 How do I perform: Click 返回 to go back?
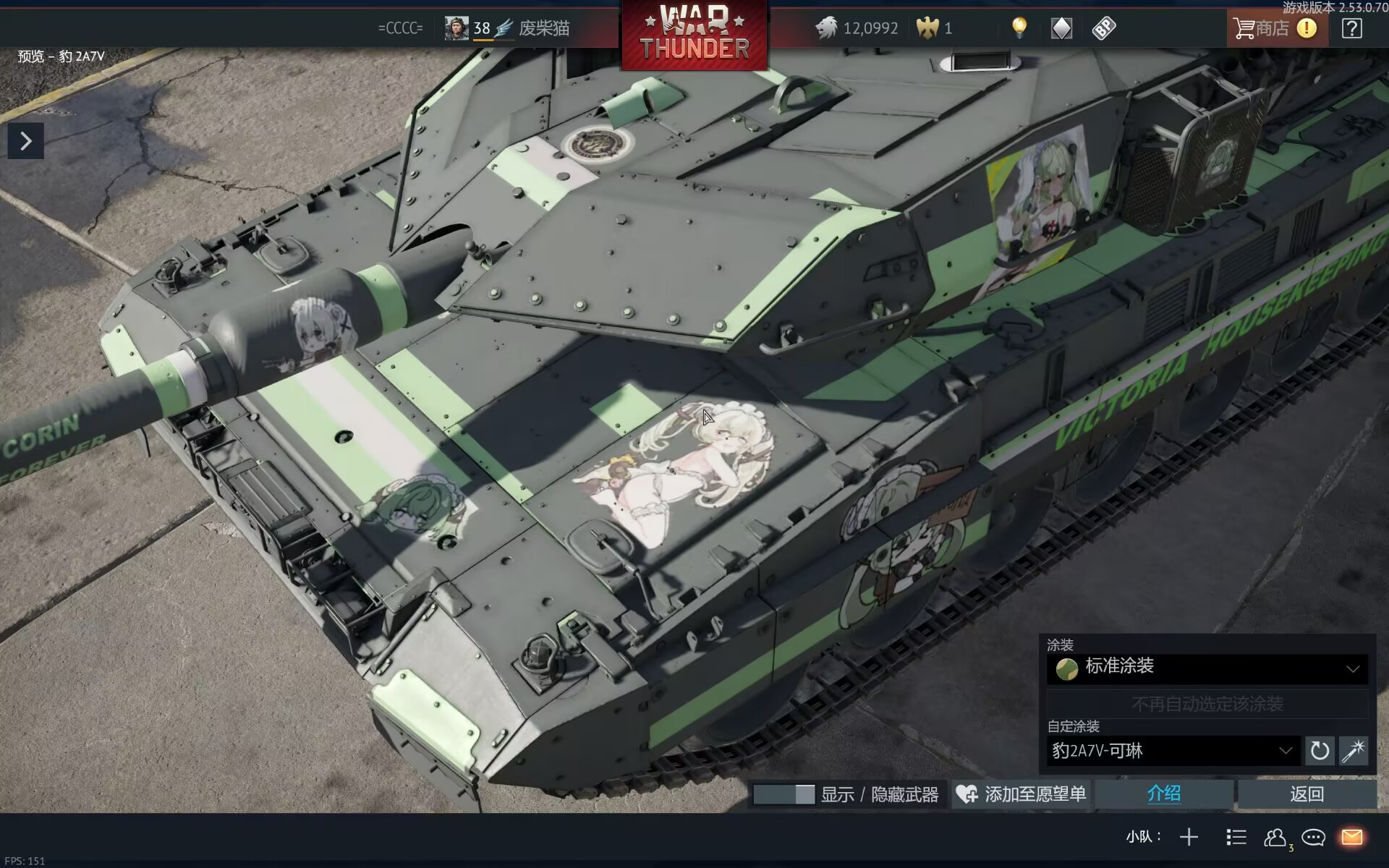tap(1307, 794)
